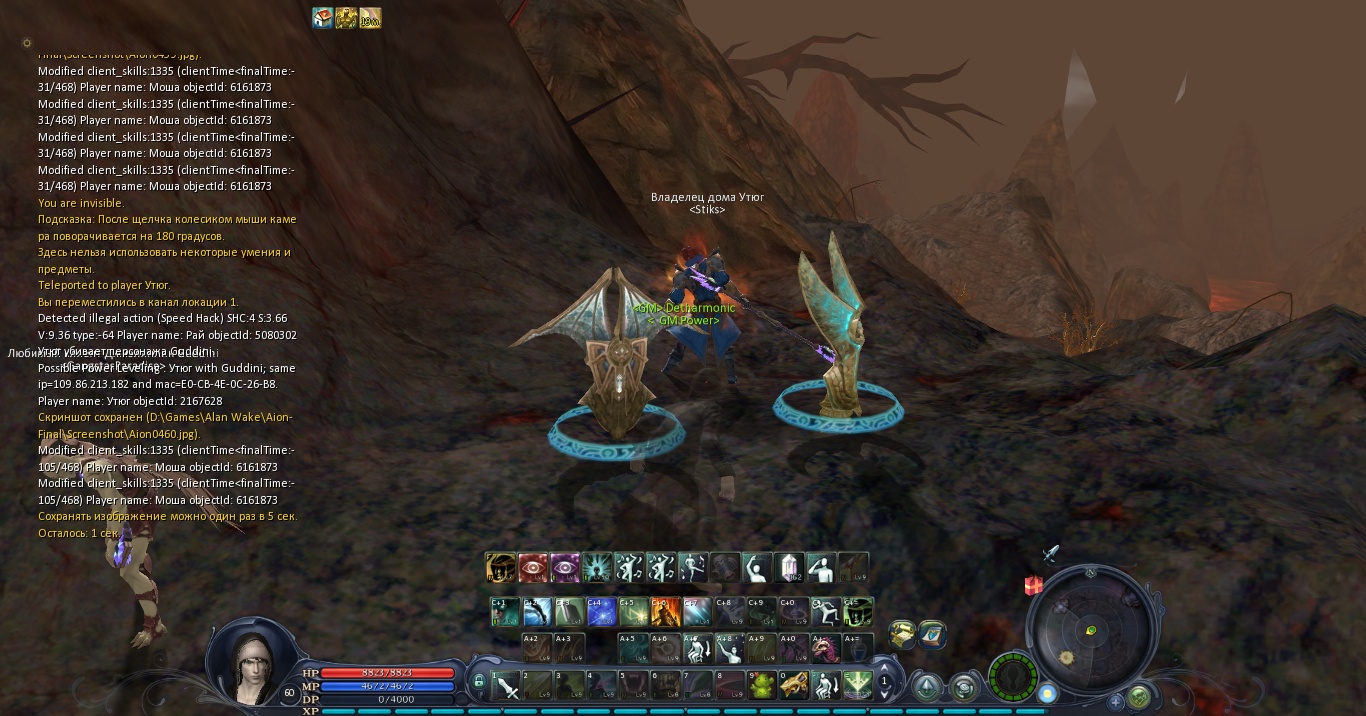Select the golden dragon head item slot
Screen dimensions: 1366x716
[794, 686]
